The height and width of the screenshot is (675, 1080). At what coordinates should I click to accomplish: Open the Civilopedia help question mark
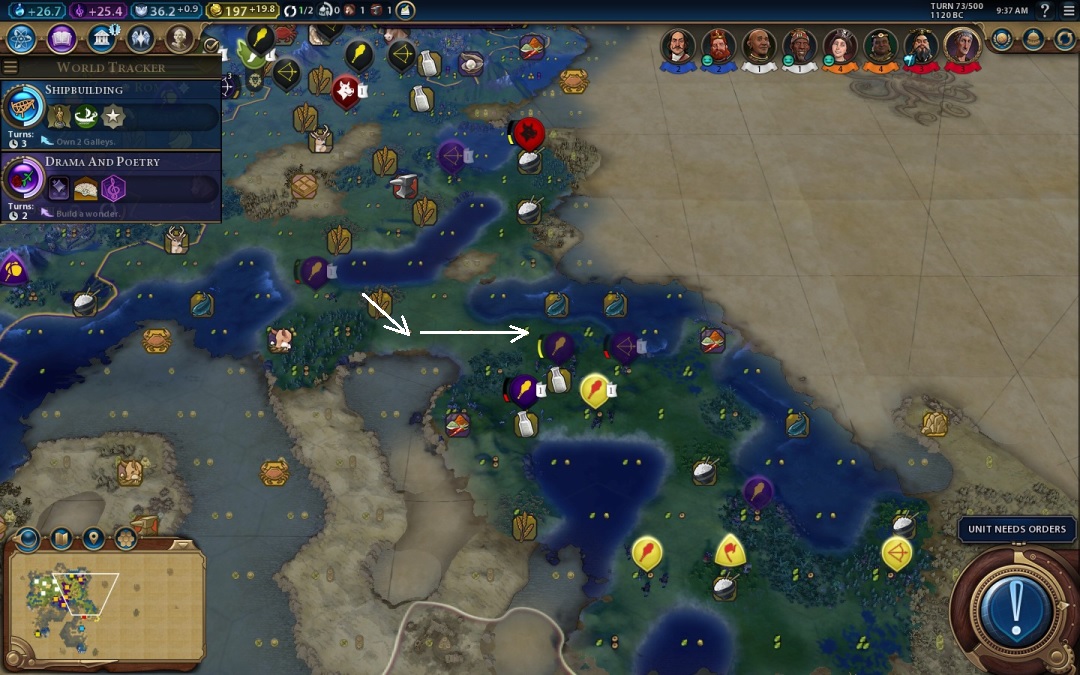[x=1045, y=10]
